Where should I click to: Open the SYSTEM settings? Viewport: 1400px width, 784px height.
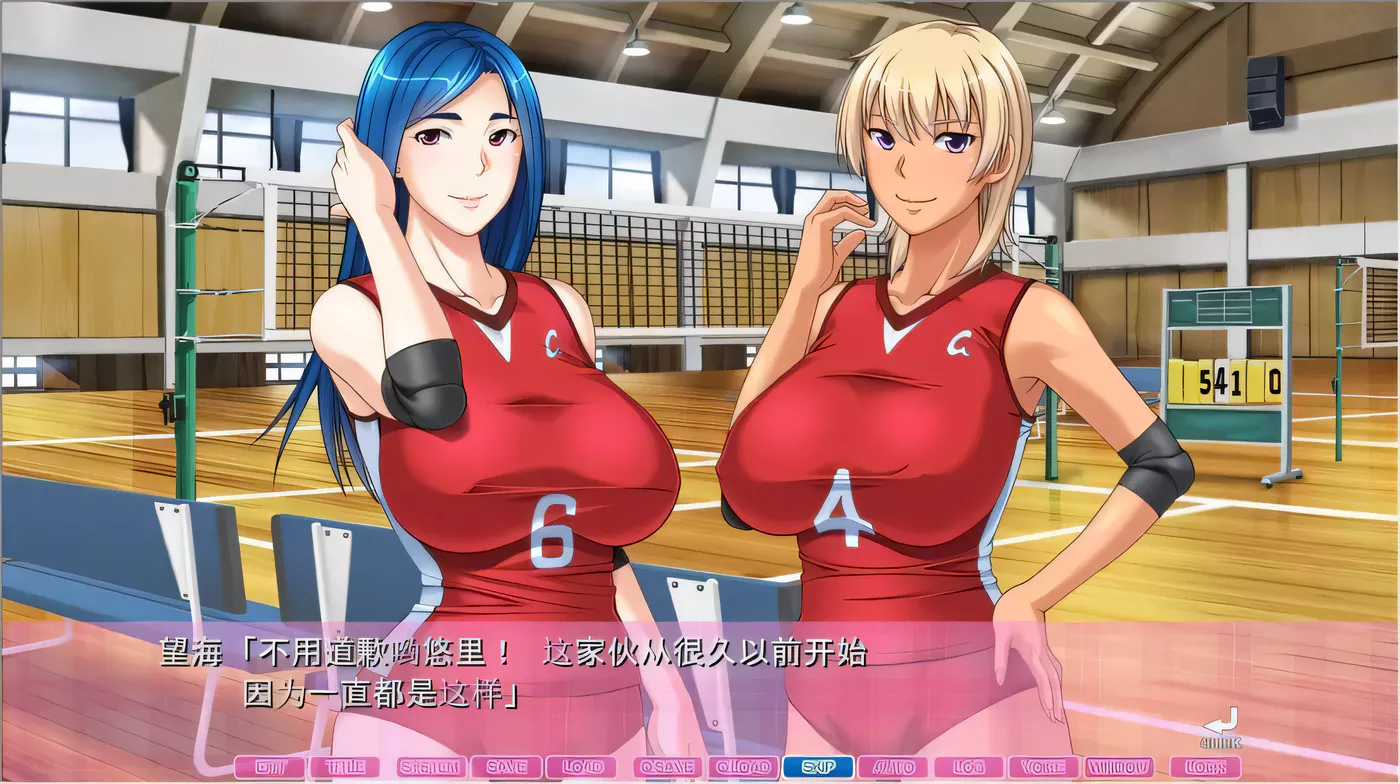(x=430, y=768)
